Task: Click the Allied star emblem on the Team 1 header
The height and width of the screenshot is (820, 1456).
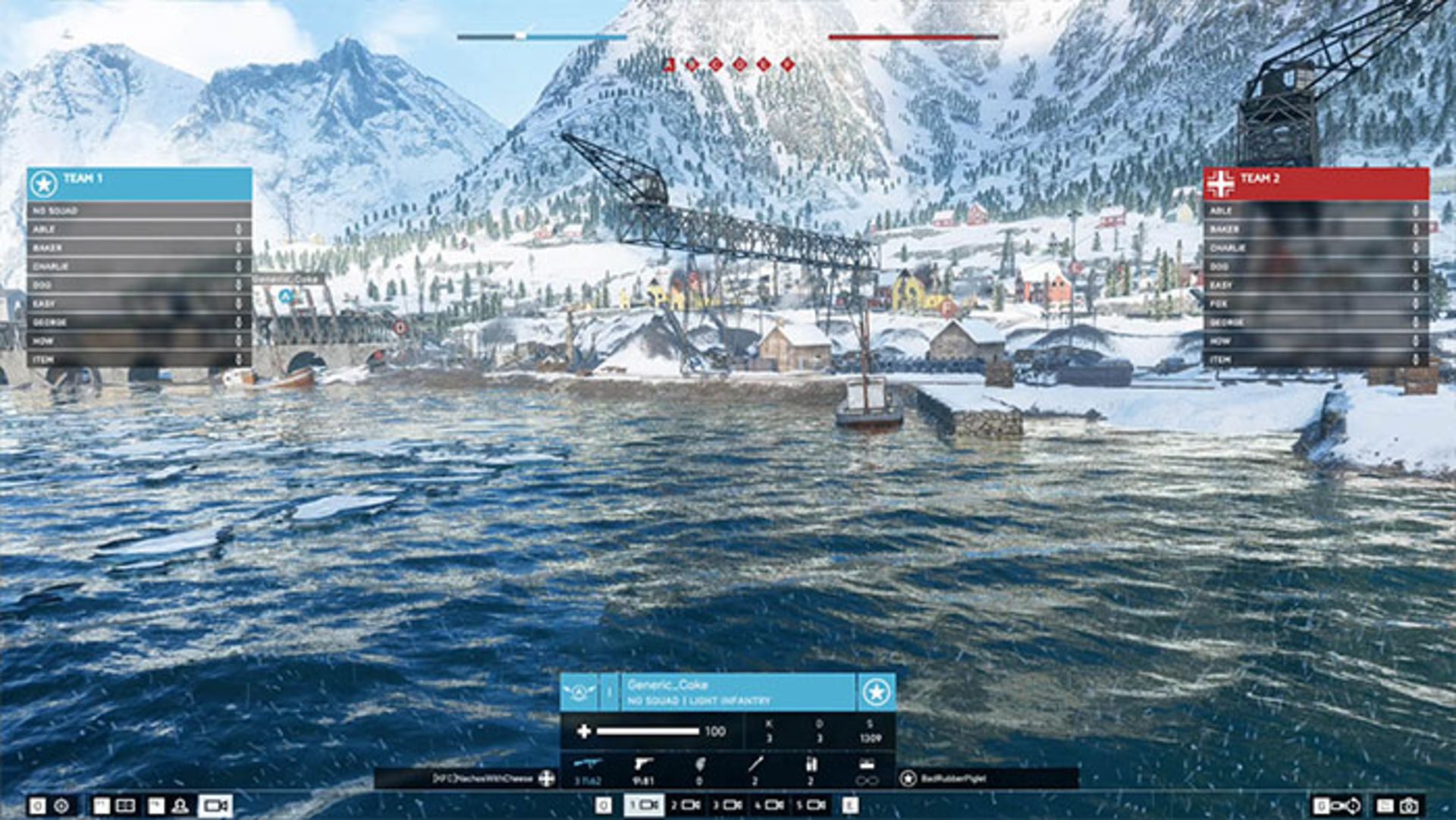Action: [x=44, y=181]
